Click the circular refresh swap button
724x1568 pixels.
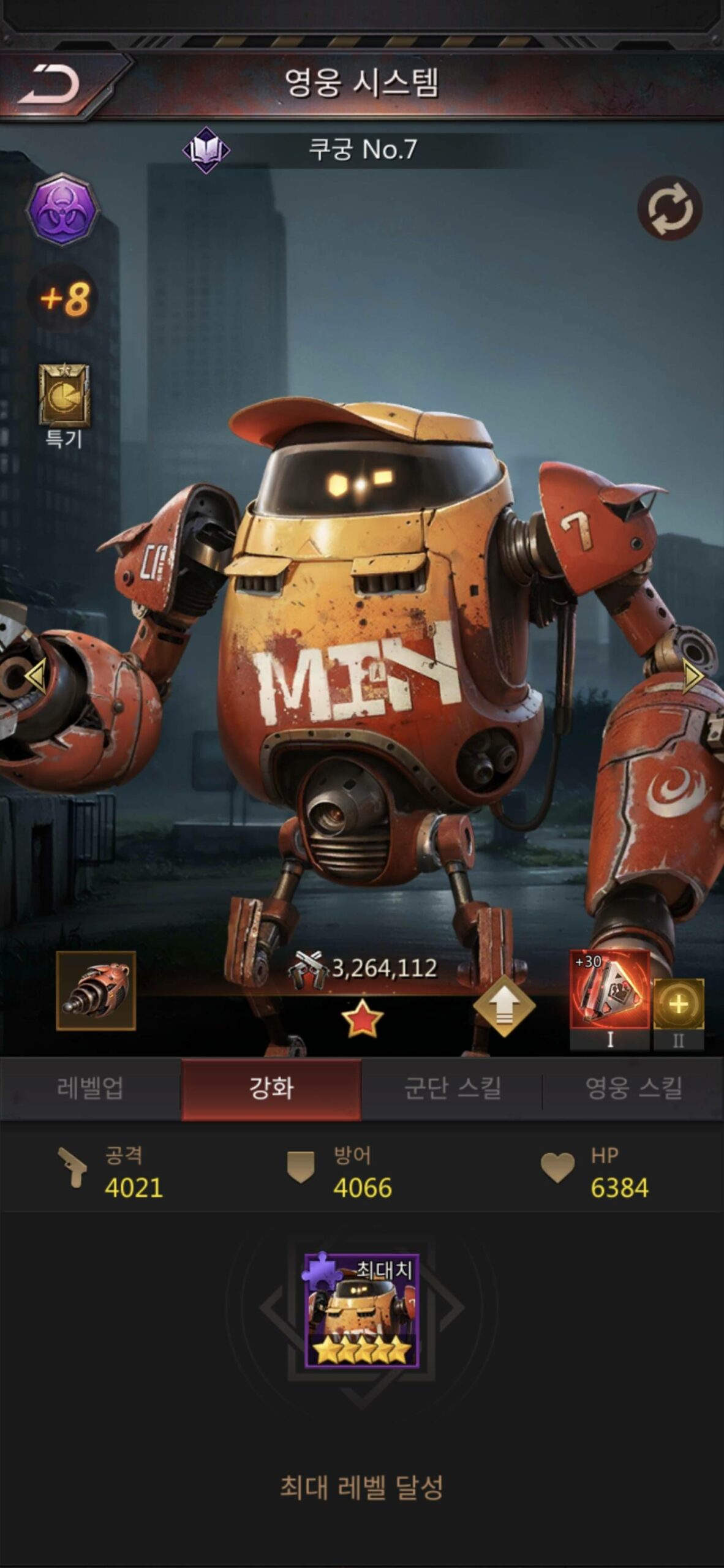pos(669,208)
